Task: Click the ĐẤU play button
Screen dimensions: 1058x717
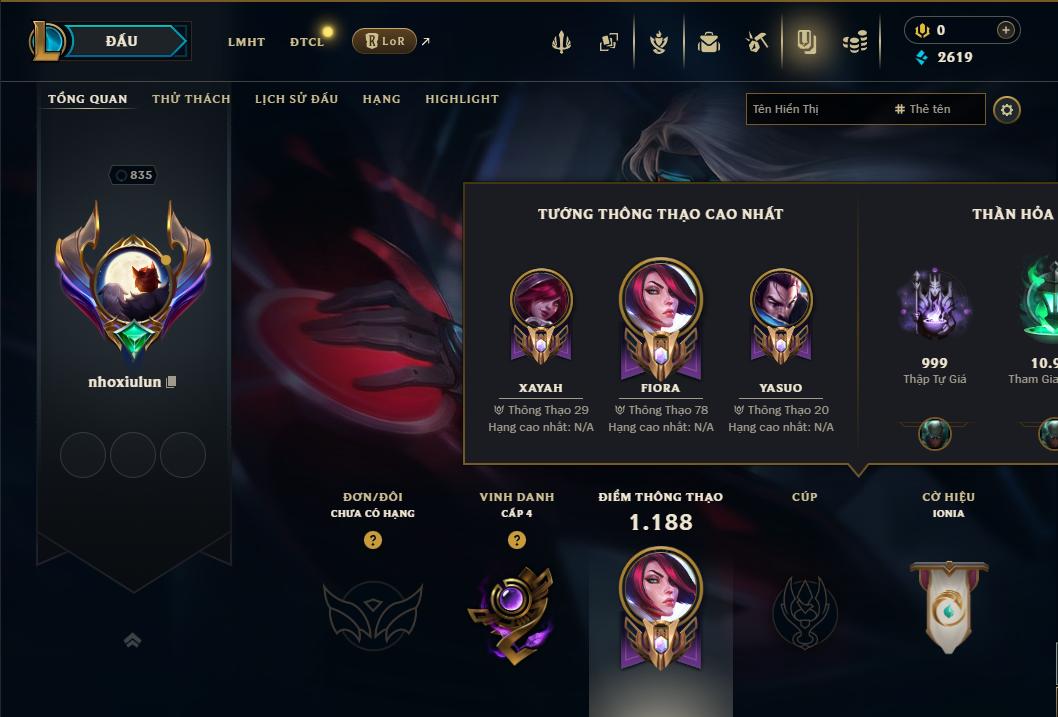Action: pos(121,41)
